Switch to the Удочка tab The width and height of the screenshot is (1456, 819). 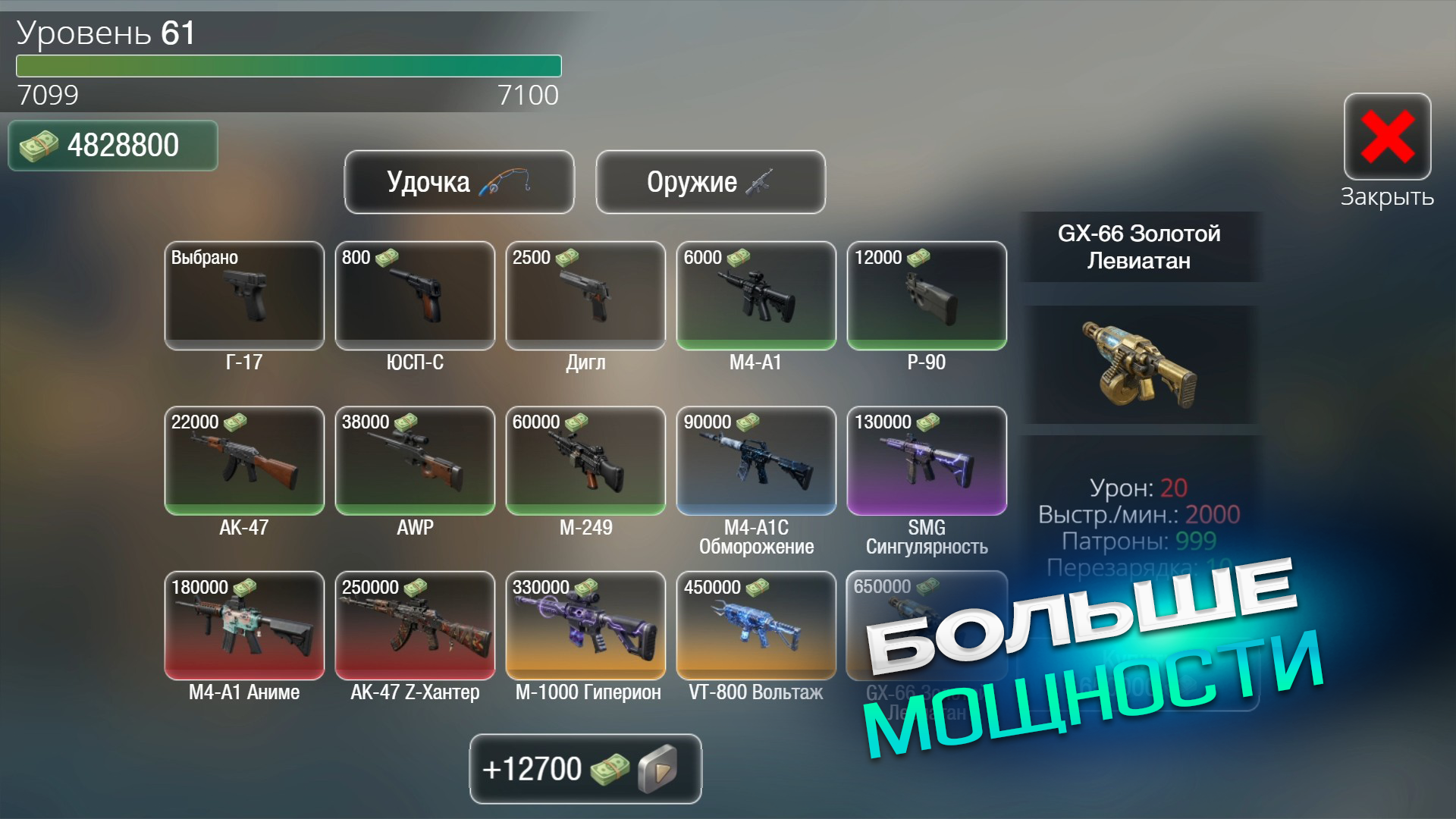tap(459, 182)
